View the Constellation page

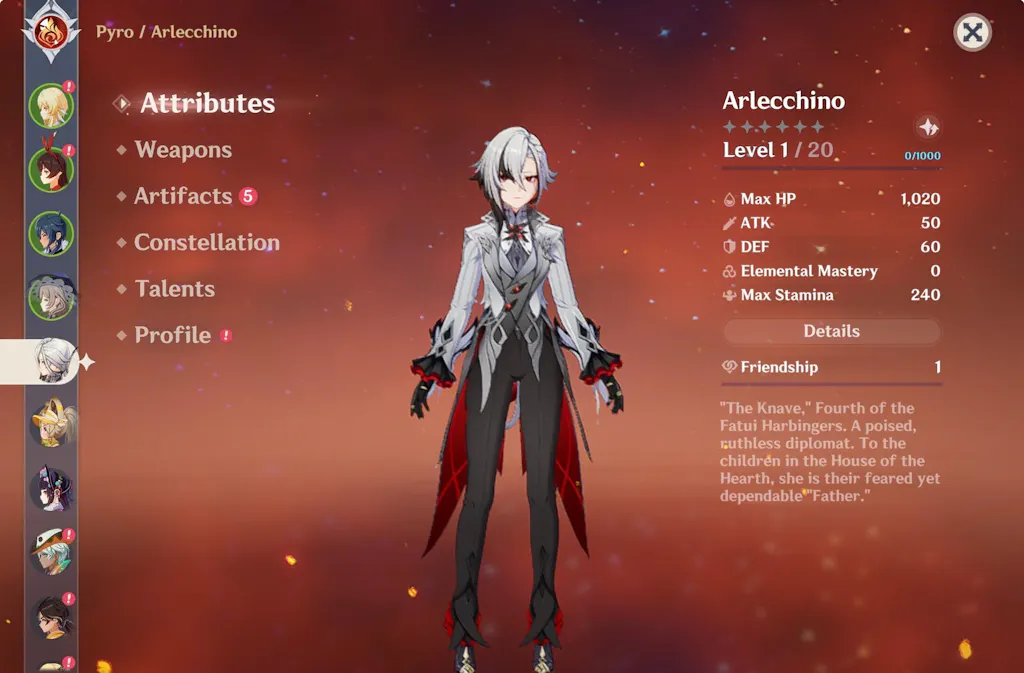pyautogui.click(x=206, y=243)
